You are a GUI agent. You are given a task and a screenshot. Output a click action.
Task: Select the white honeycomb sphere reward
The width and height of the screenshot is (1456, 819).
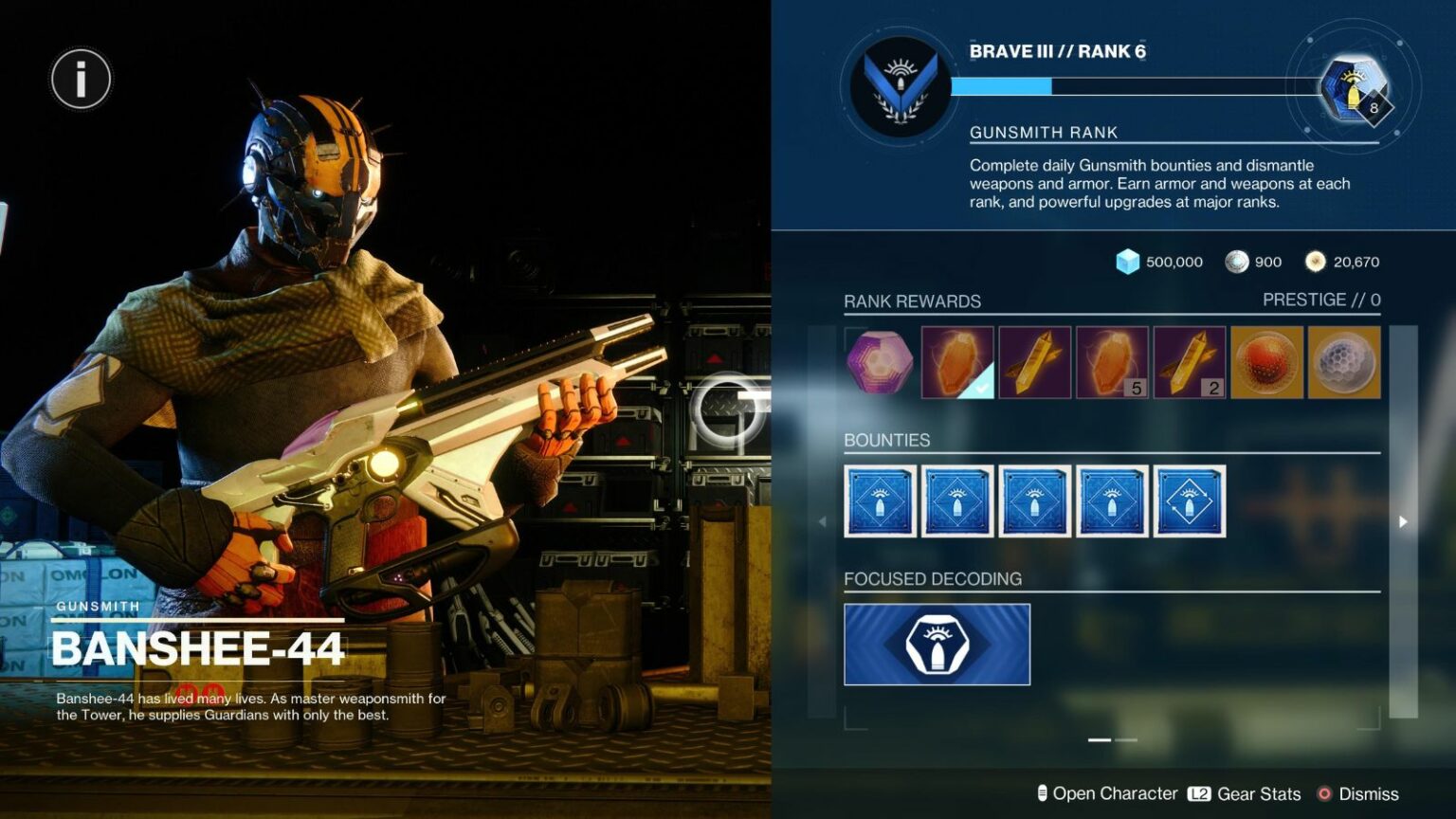tap(1344, 363)
